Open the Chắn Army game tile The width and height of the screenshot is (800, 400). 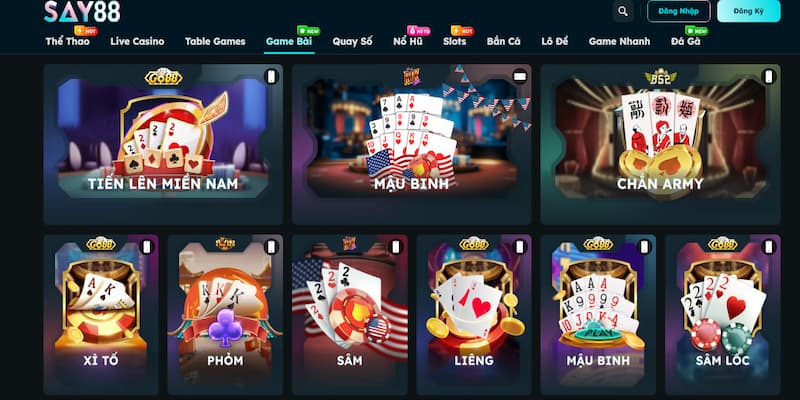coord(659,144)
